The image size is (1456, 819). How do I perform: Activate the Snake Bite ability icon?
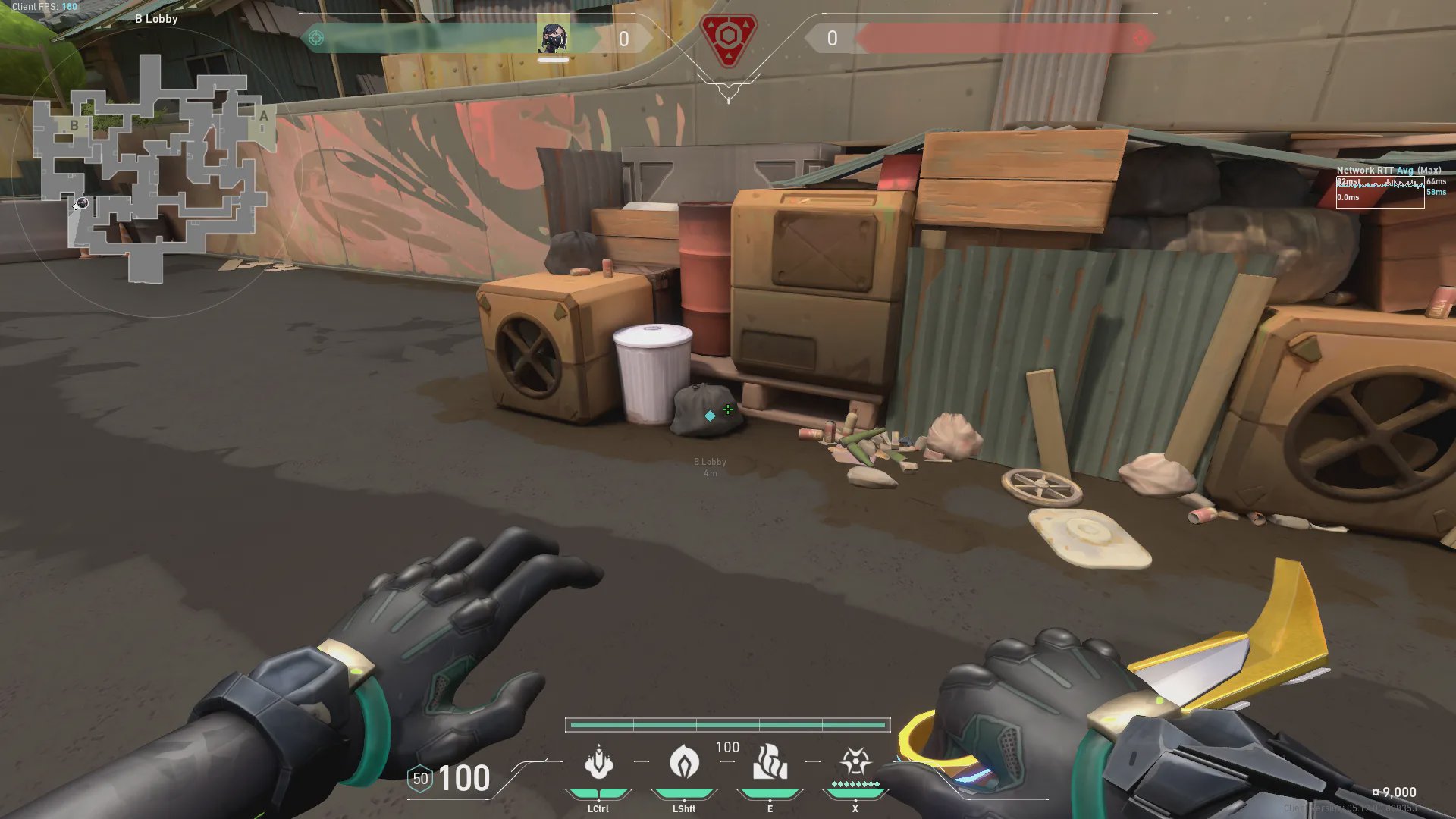pos(598,763)
